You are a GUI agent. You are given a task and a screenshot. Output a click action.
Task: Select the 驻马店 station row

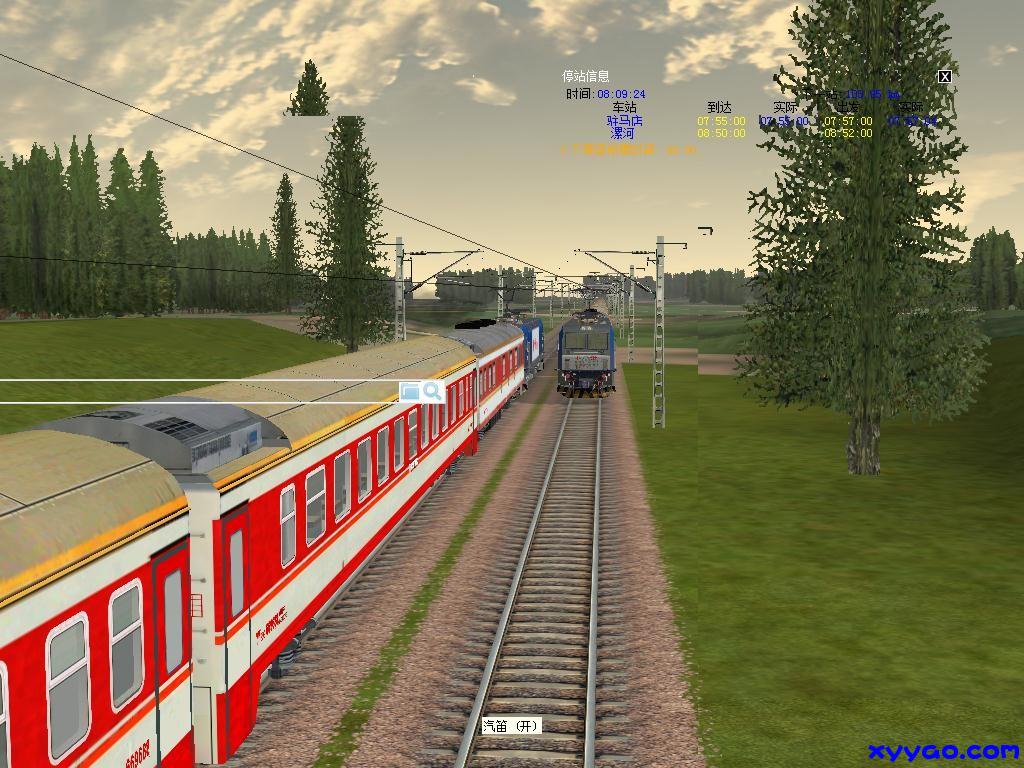tap(624, 121)
